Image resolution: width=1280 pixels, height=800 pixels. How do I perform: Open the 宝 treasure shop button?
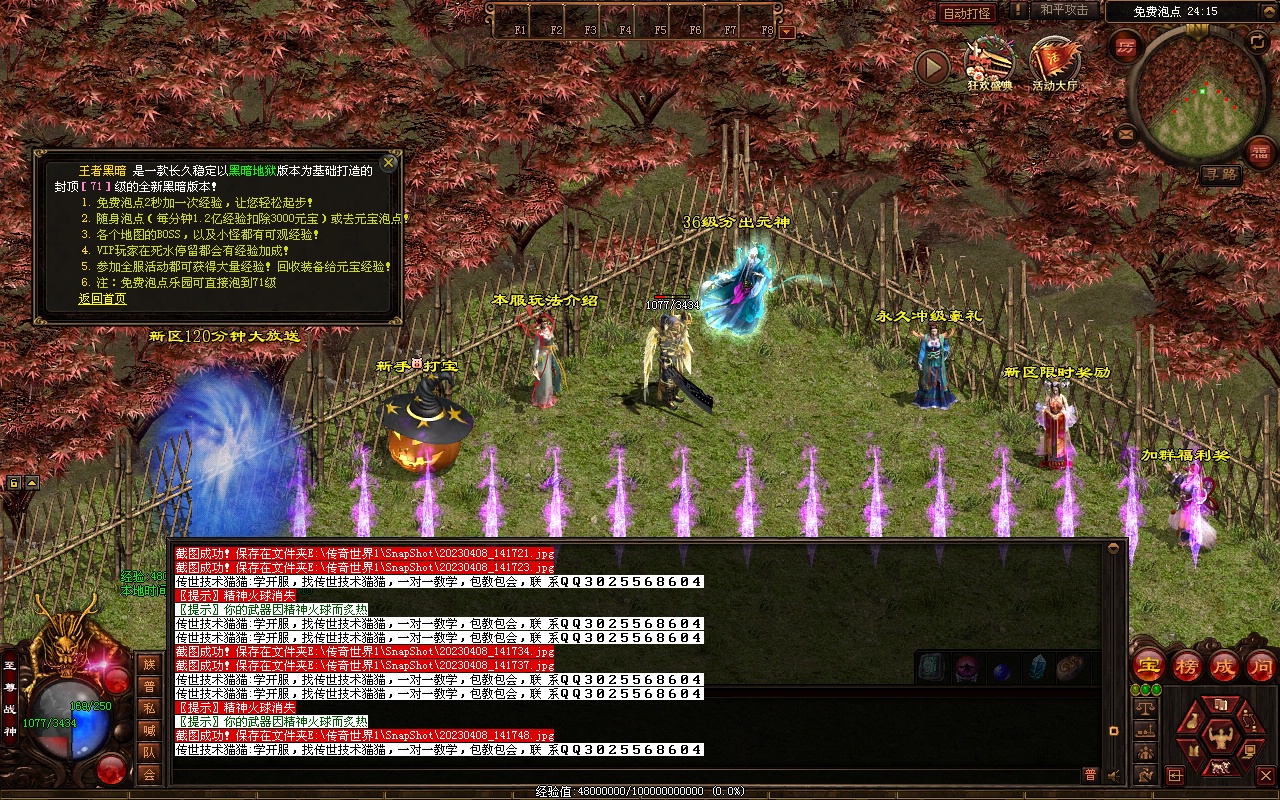1148,666
